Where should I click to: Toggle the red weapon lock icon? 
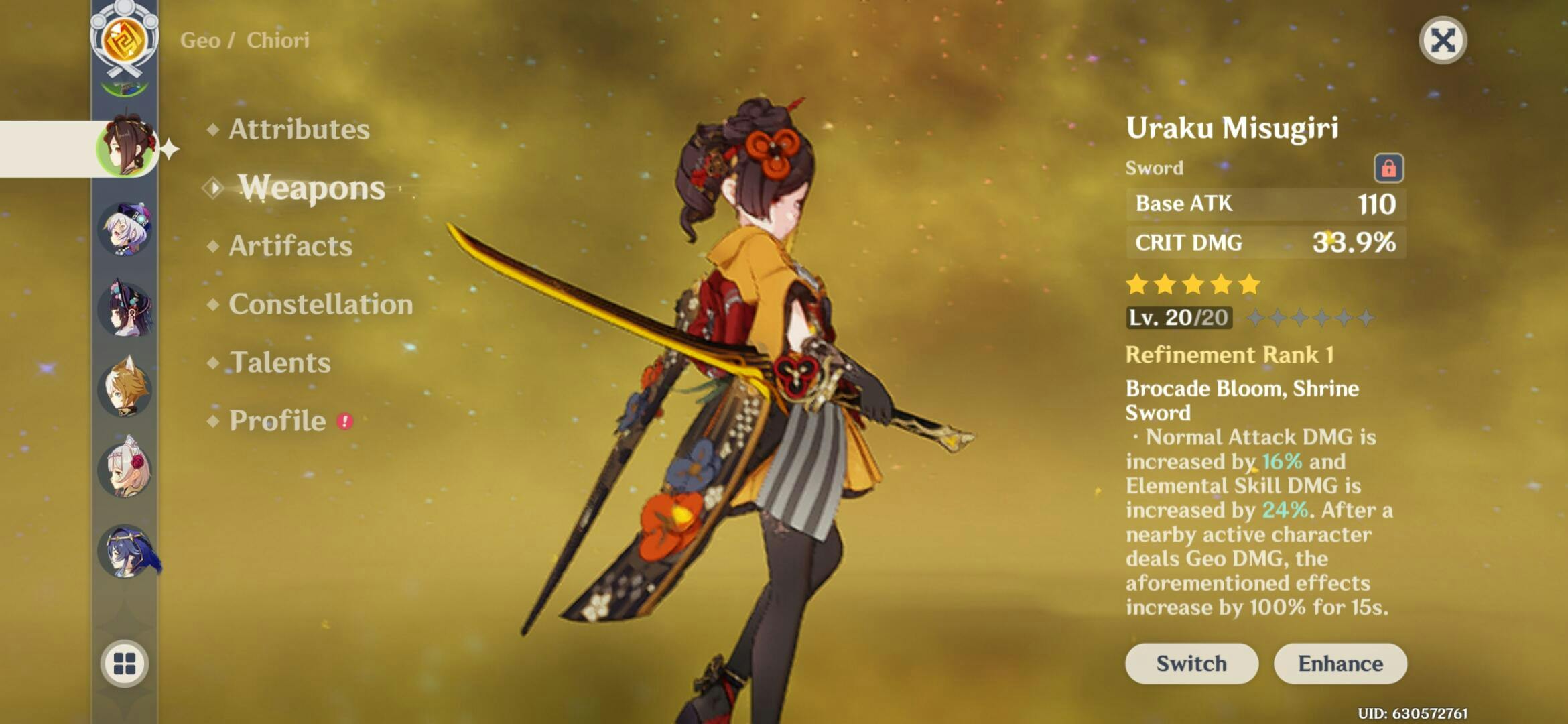tap(1388, 168)
